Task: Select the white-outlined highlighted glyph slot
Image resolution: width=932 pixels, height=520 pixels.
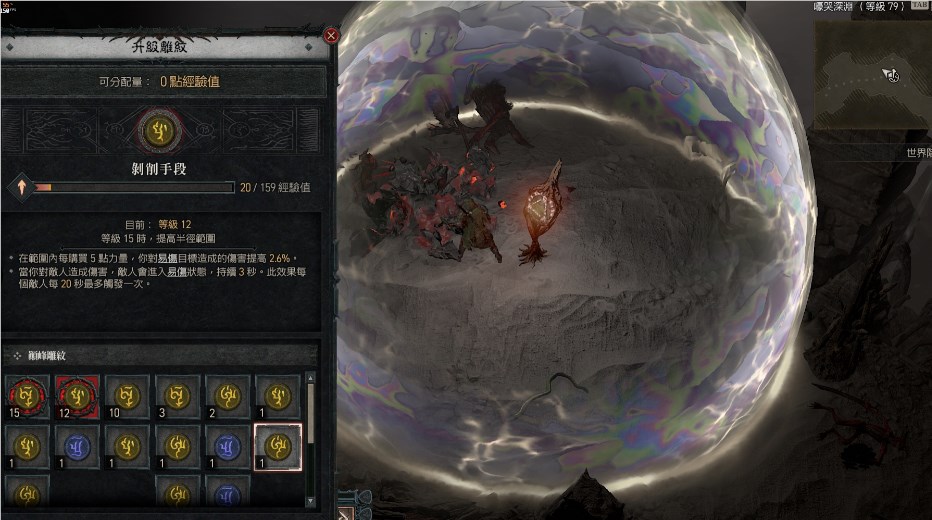Action: coord(277,446)
